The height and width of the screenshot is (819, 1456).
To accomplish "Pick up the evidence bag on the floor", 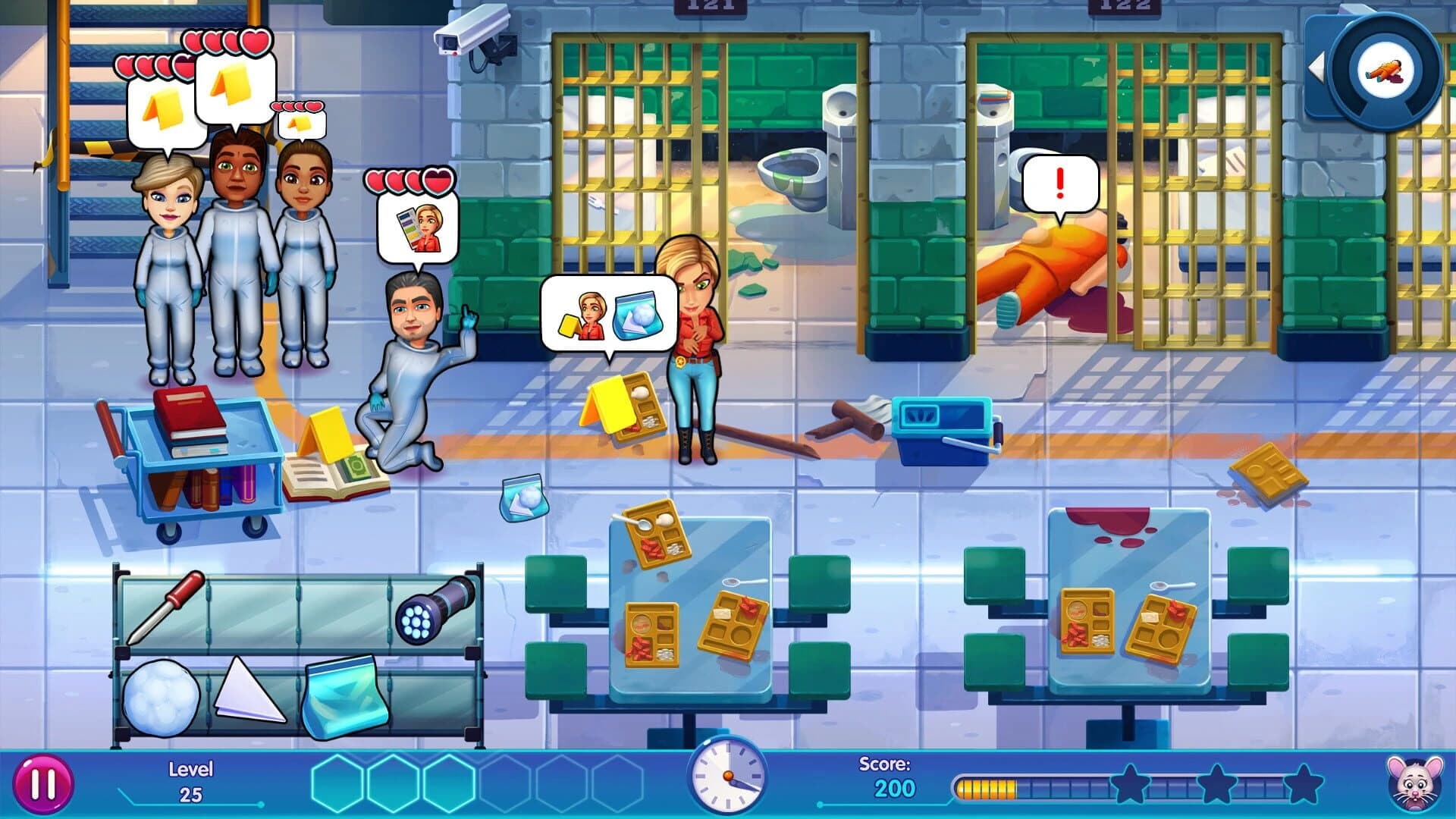I will [x=526, y=499].
